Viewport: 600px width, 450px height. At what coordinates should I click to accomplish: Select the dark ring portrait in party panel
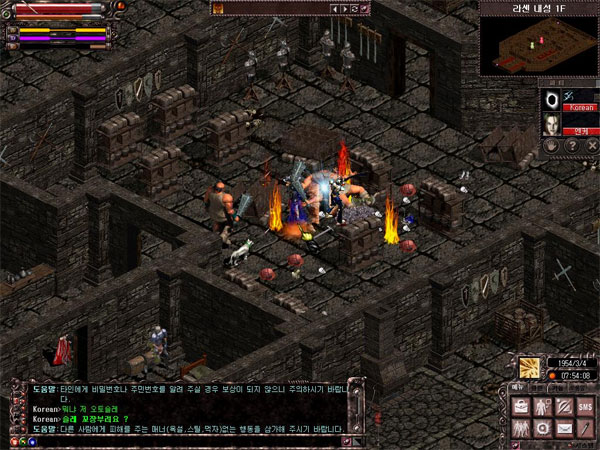552,99
